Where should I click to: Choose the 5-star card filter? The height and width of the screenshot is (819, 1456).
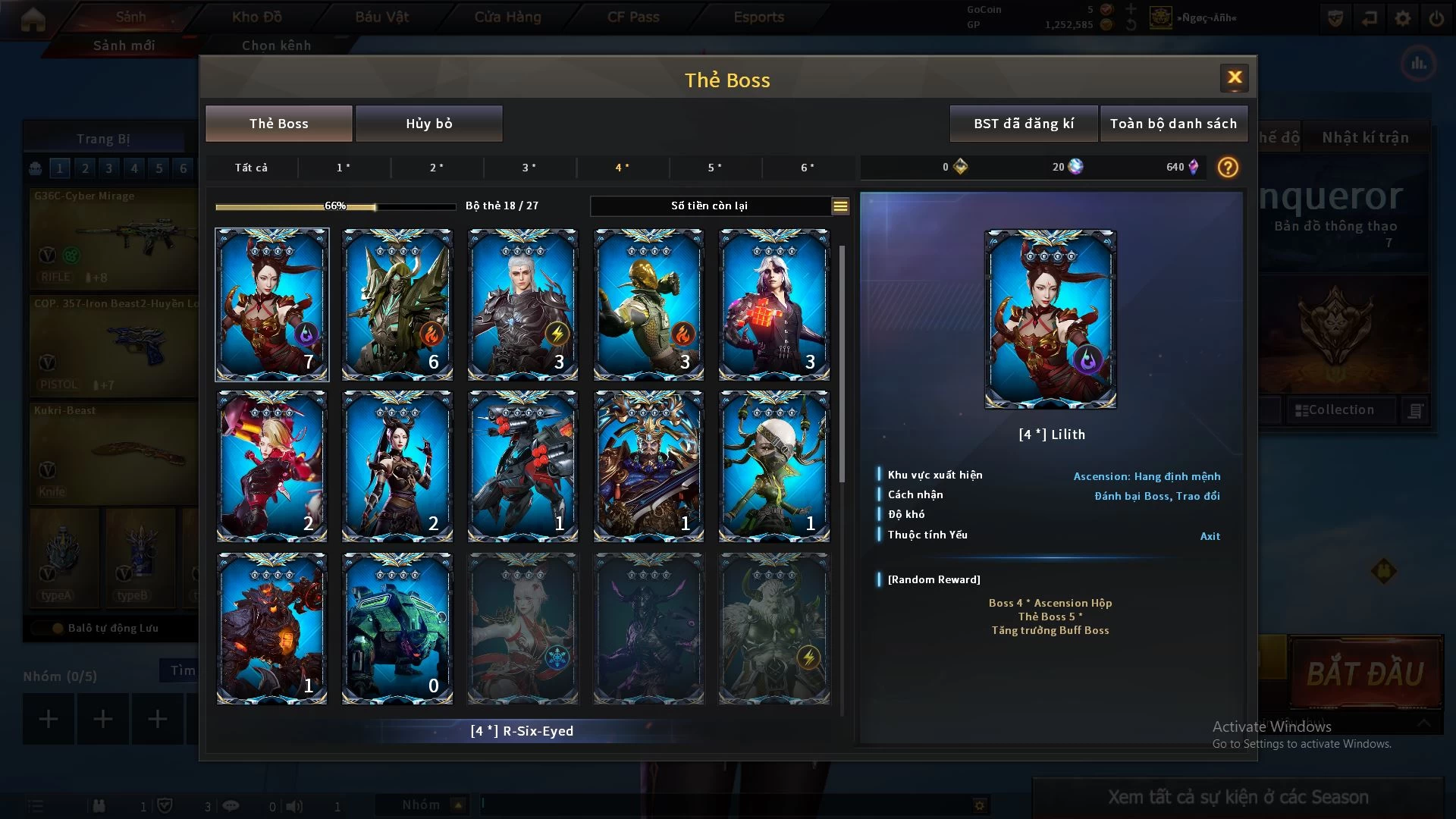(x=714, y=168)
